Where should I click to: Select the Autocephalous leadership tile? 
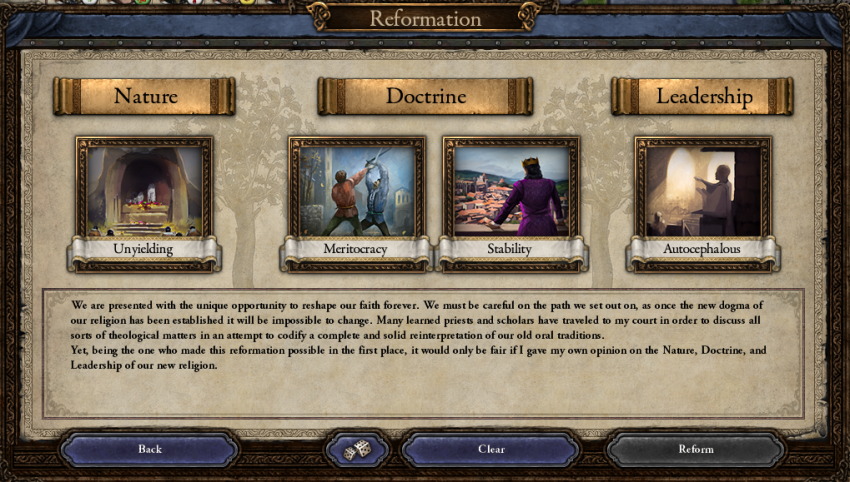pyautogui.click(x=703, y=192)
